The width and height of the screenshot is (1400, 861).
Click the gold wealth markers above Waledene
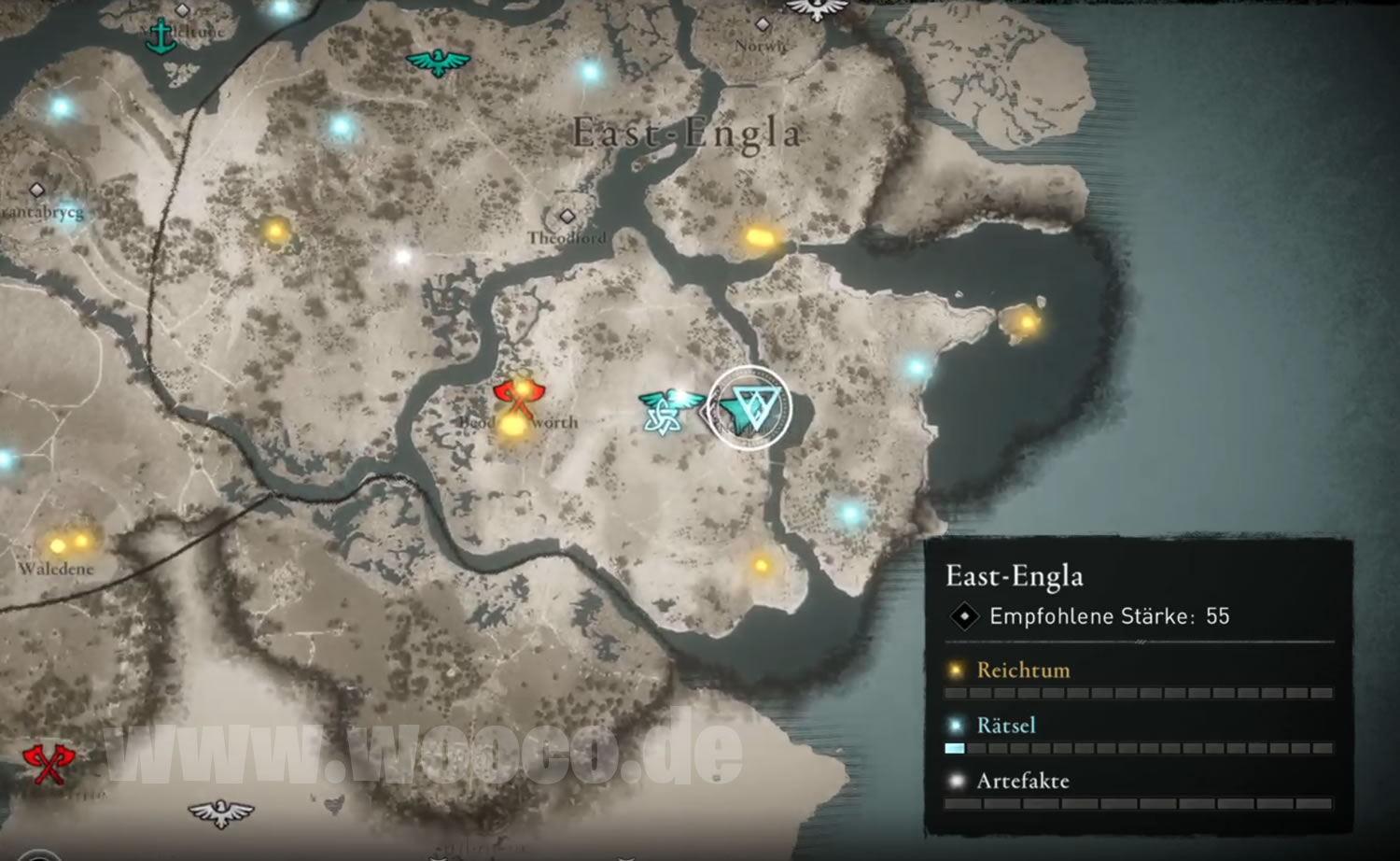pyautogui.click(x=69, y=543)
